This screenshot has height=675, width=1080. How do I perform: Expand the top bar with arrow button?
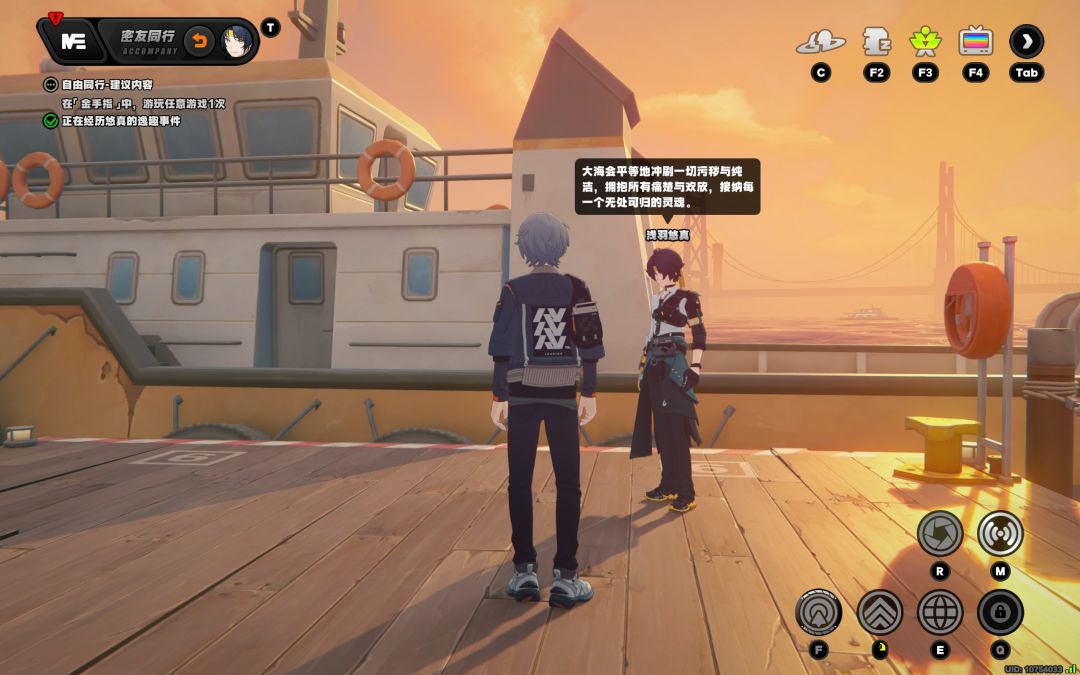1026,42
